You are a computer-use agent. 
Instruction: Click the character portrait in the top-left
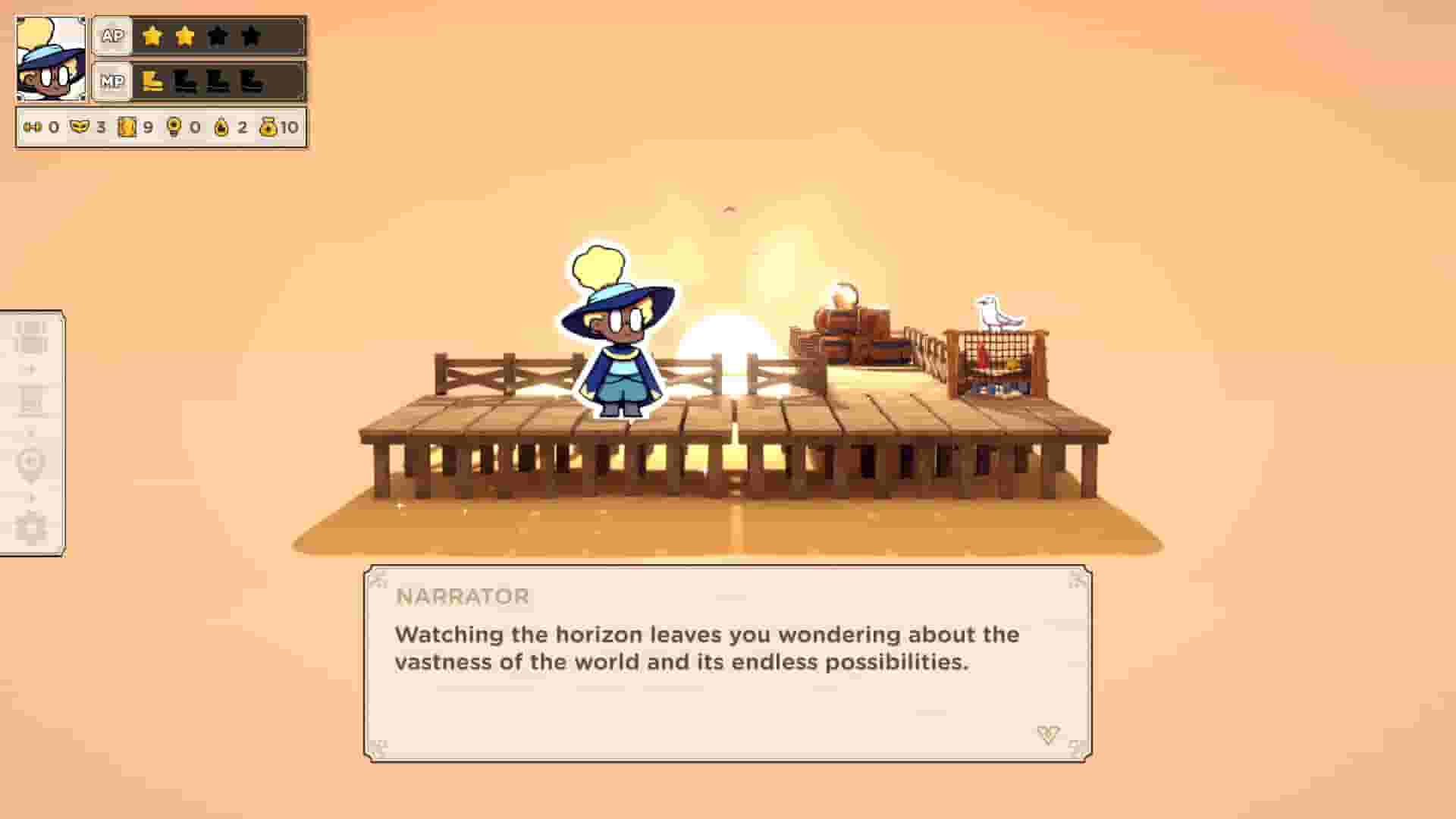tap(50, 58)
